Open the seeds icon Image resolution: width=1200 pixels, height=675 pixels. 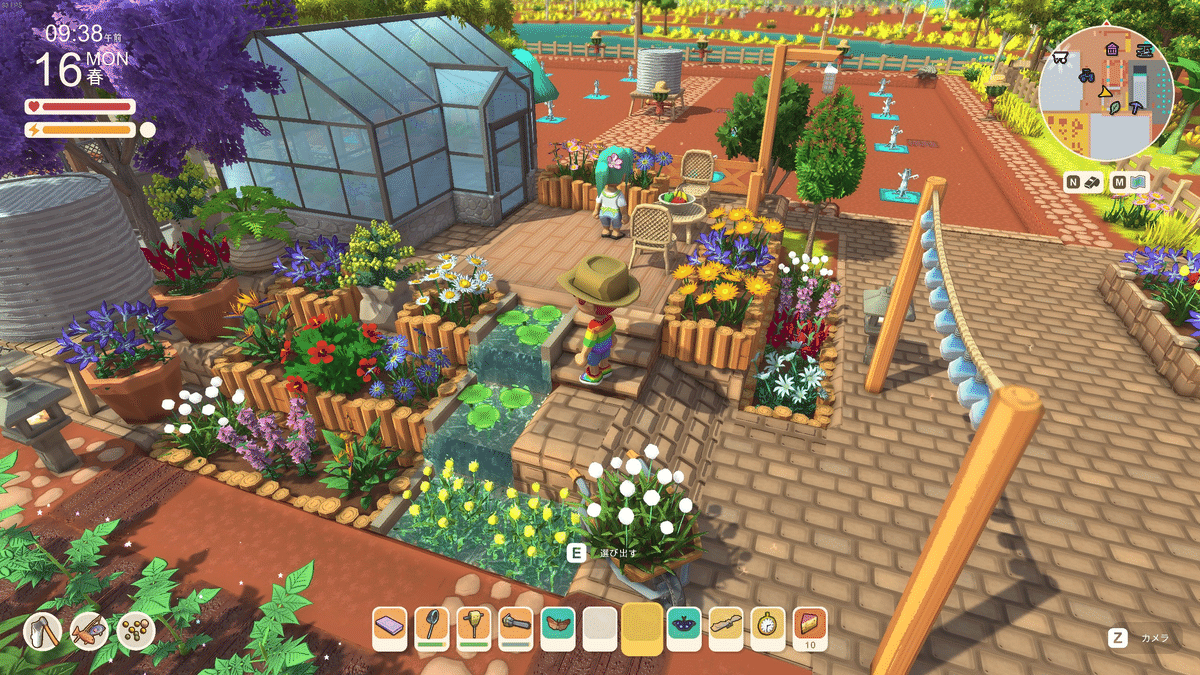click(134, 630)
